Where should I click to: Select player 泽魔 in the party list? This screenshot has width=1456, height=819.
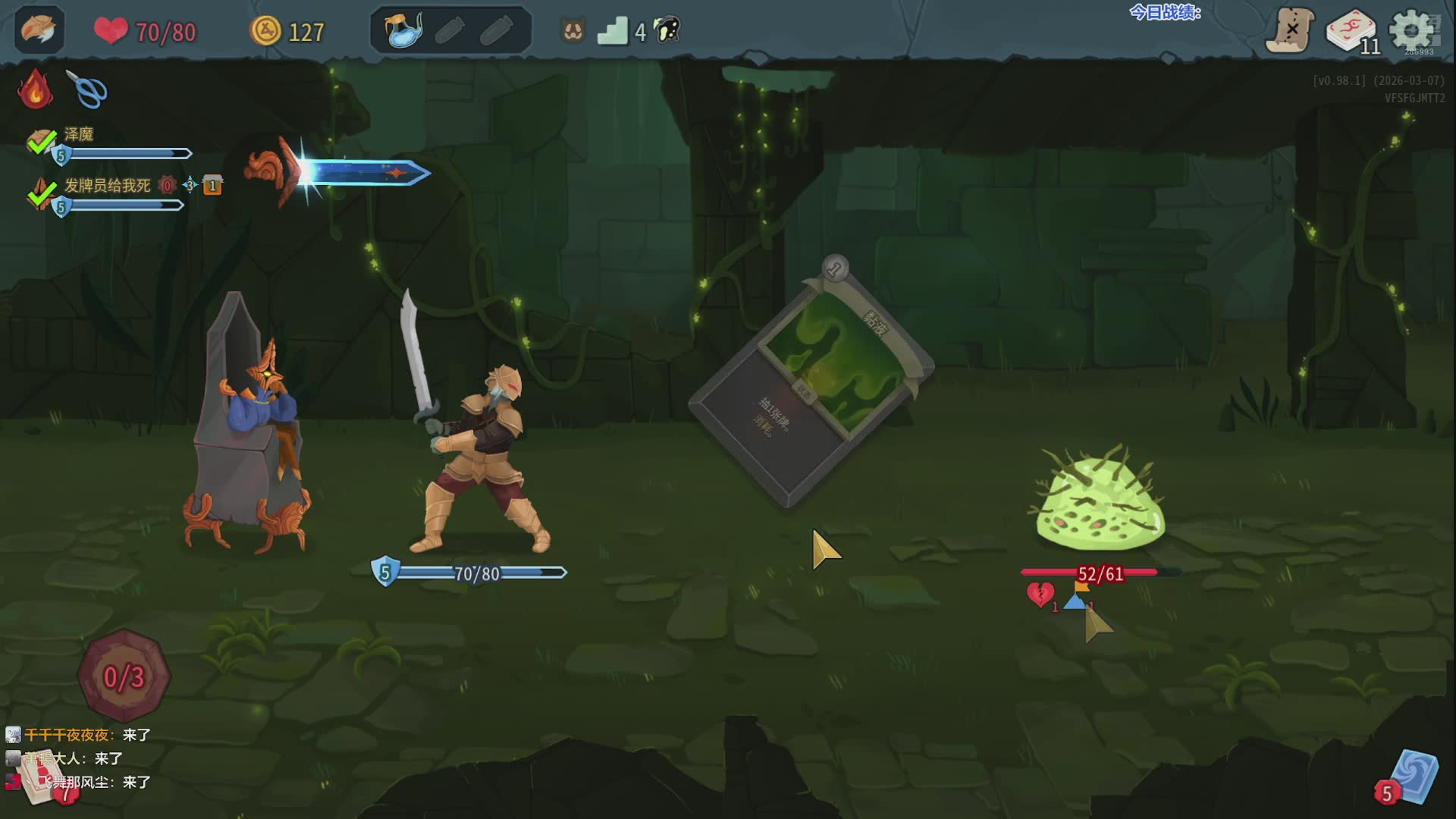[x=79, y=135]
